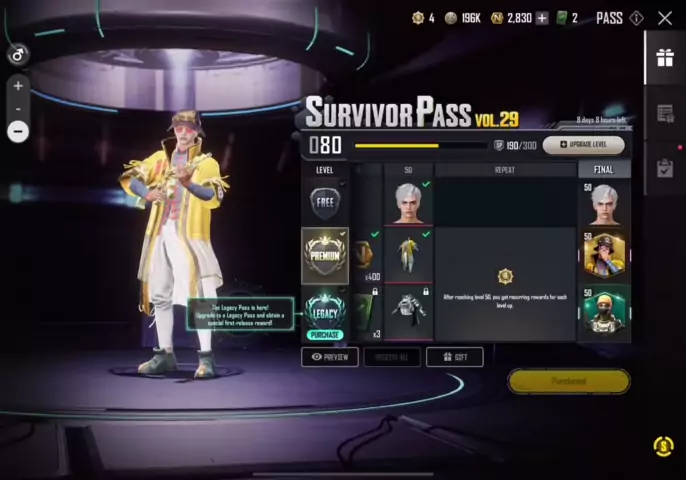Viewport: 686px width, 480px height.
Task: Add more currency with the plus button
Action: [542, 18]
